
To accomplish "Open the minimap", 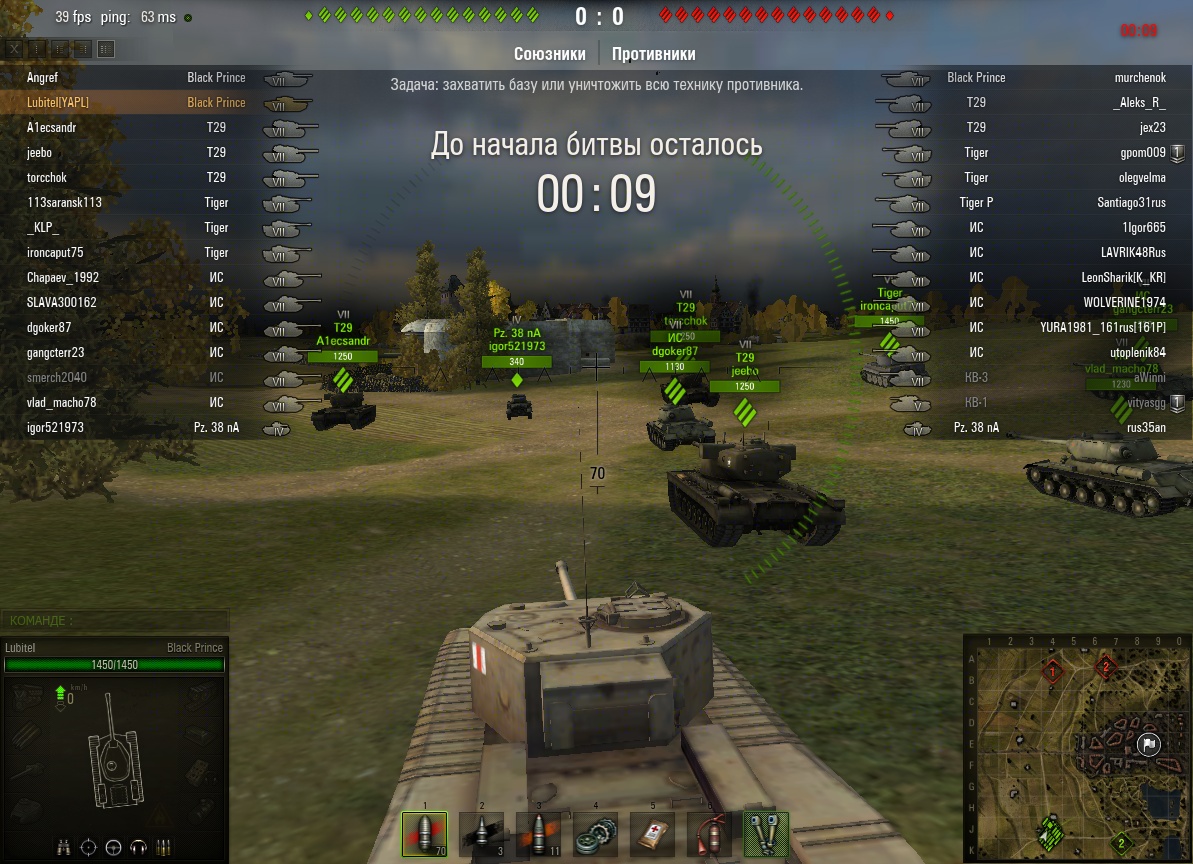I will pos(1076,749).
